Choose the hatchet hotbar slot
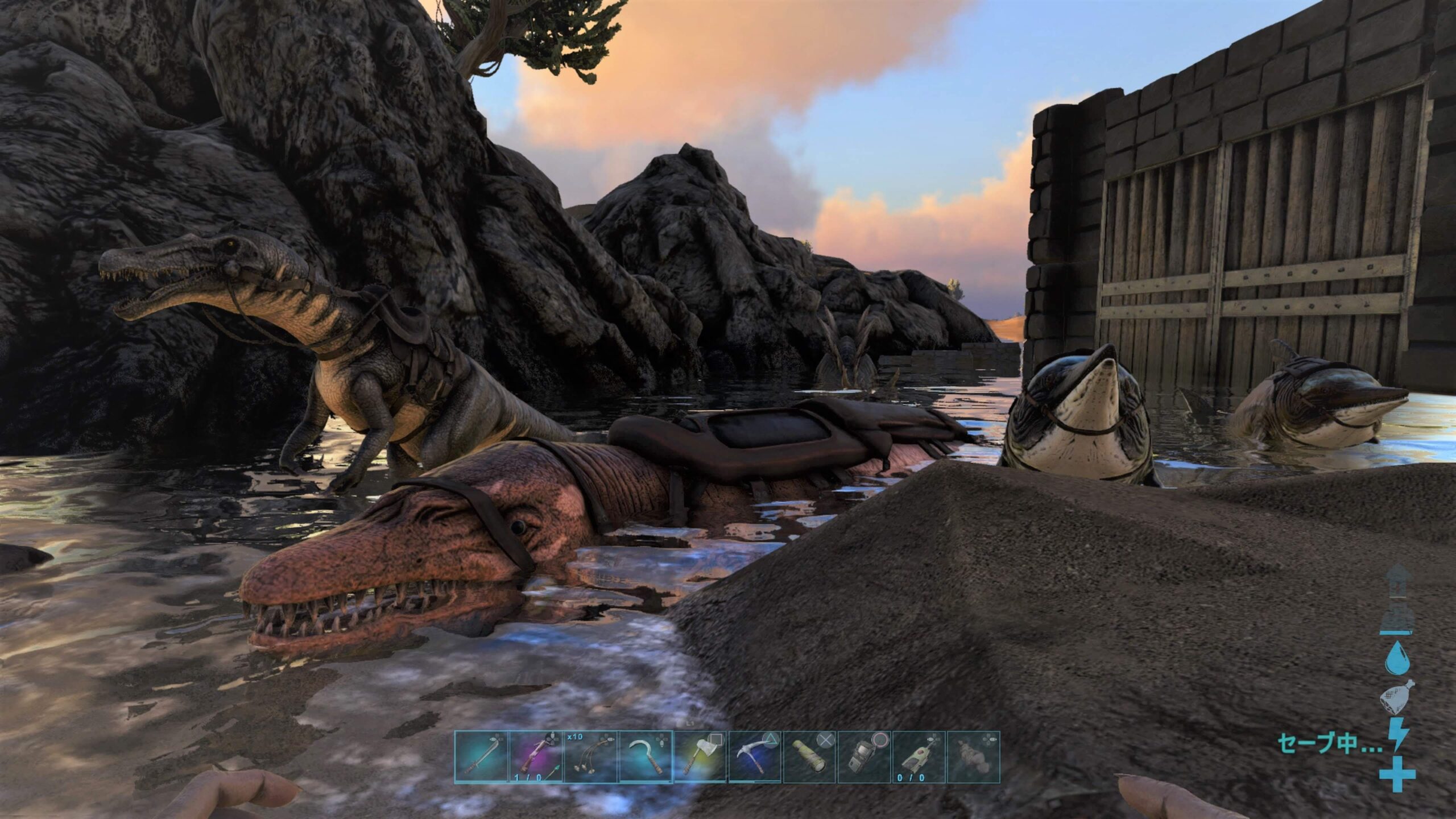Screen dimensions: 1456x819 coord(700,757)
